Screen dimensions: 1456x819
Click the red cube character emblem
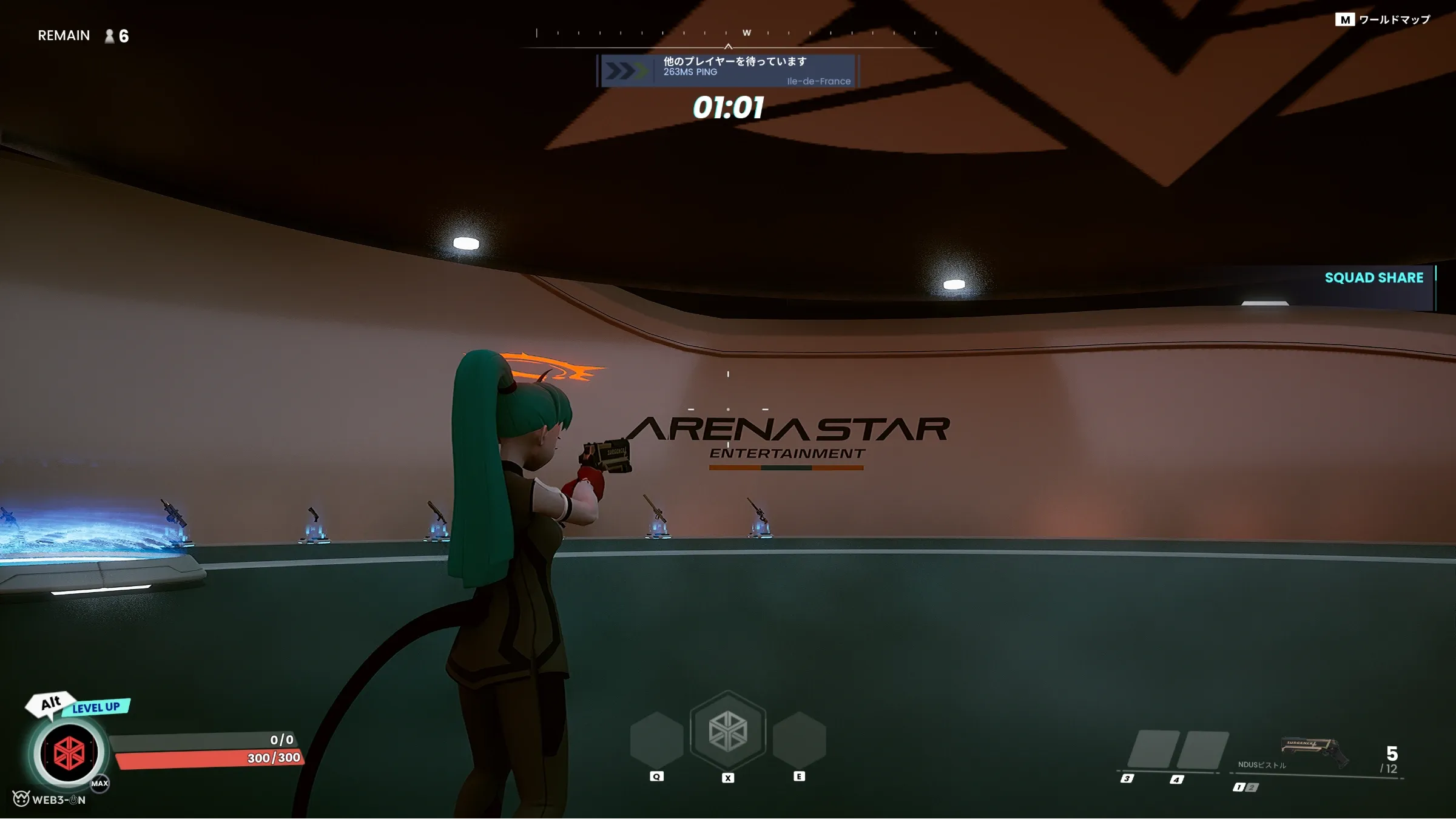click(x=69, y=753)
